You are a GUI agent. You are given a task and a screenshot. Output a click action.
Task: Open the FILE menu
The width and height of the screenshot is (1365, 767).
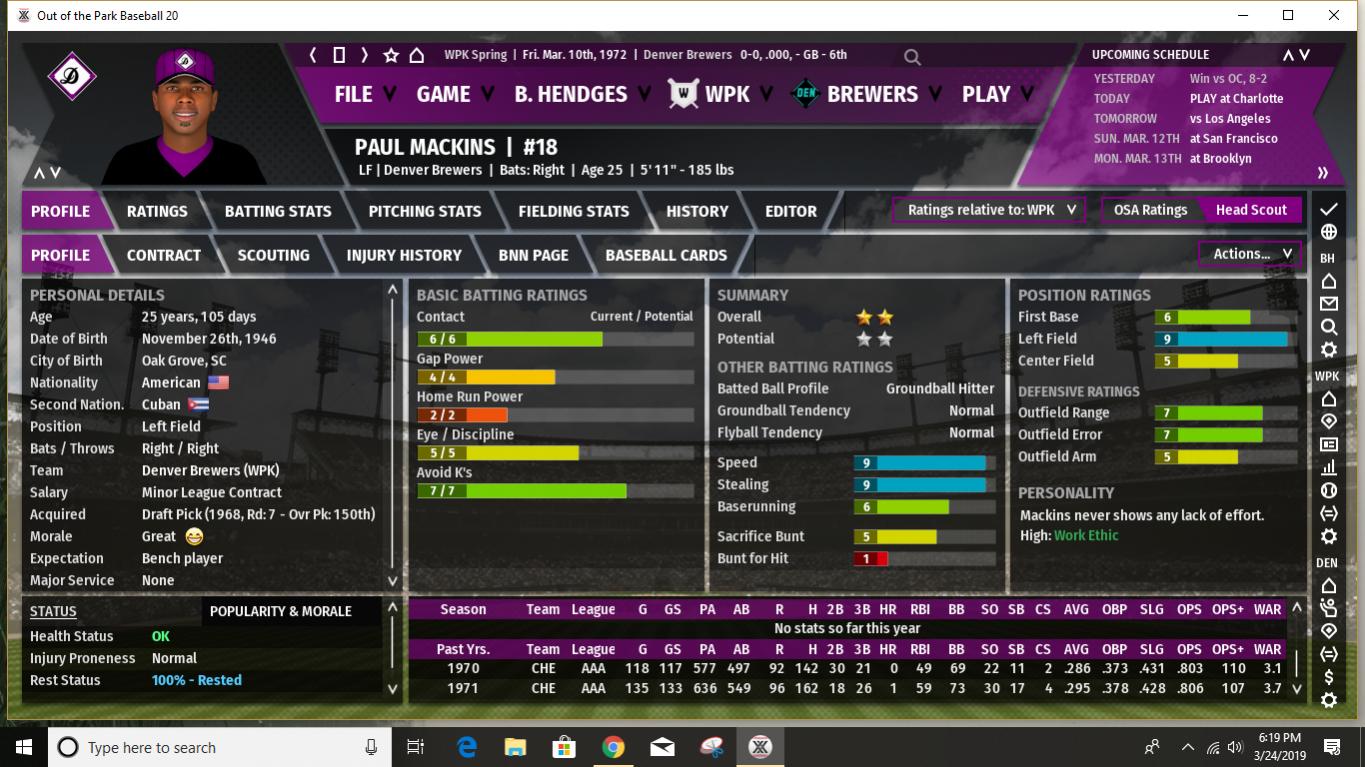point(354,94)
